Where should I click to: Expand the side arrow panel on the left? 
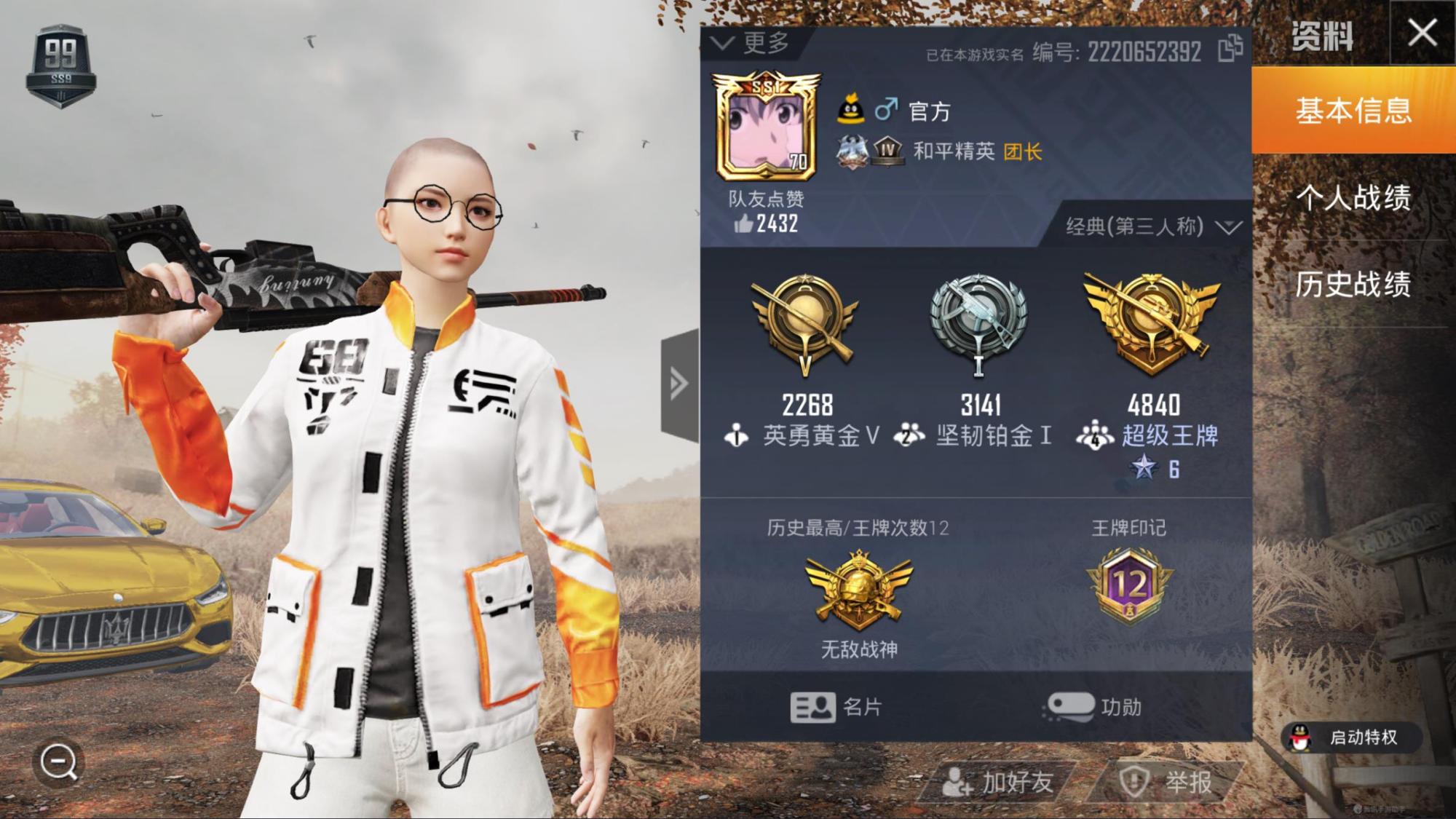click(678, 382)
